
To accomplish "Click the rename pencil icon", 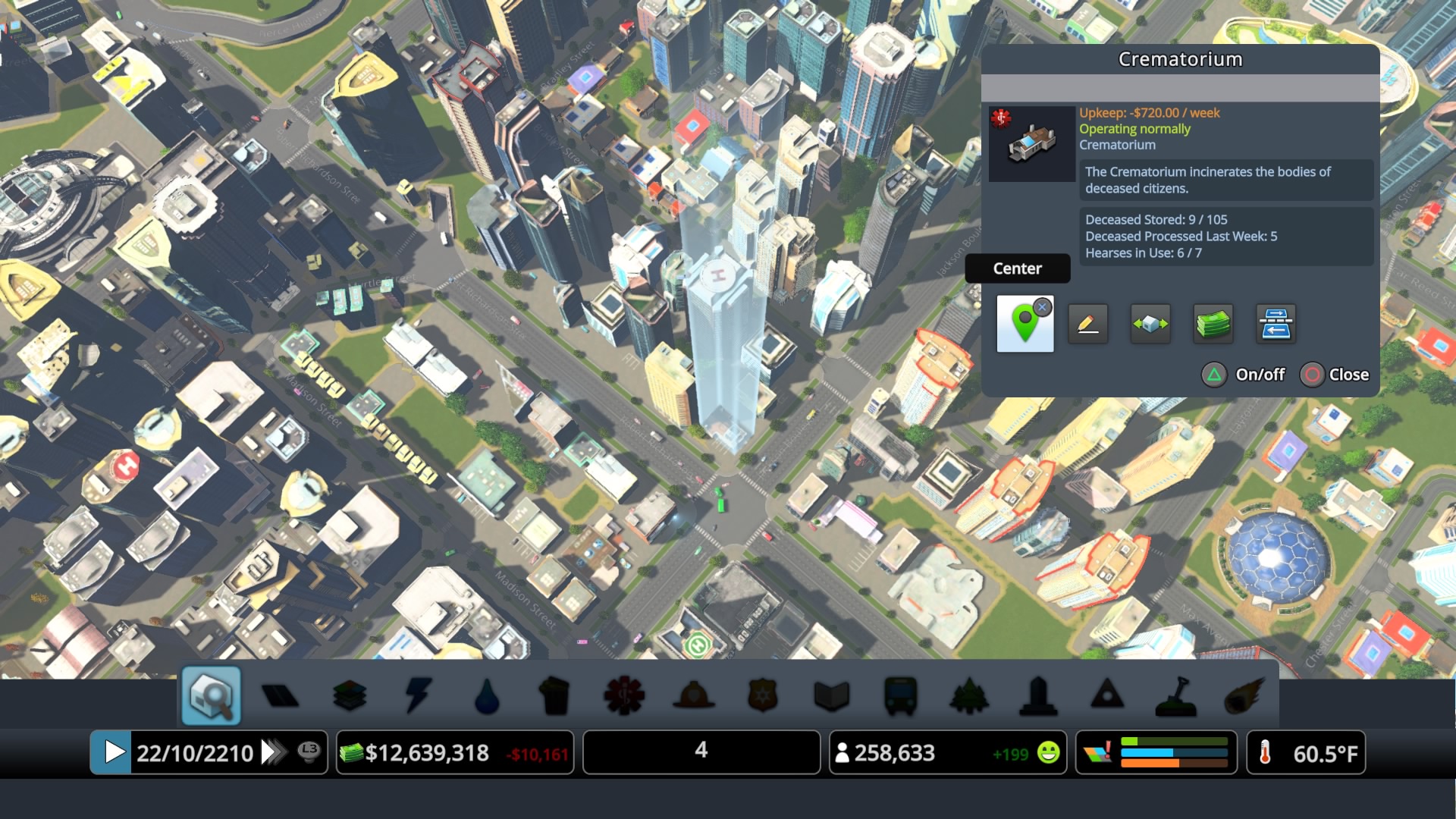I will click(1088, 323).
